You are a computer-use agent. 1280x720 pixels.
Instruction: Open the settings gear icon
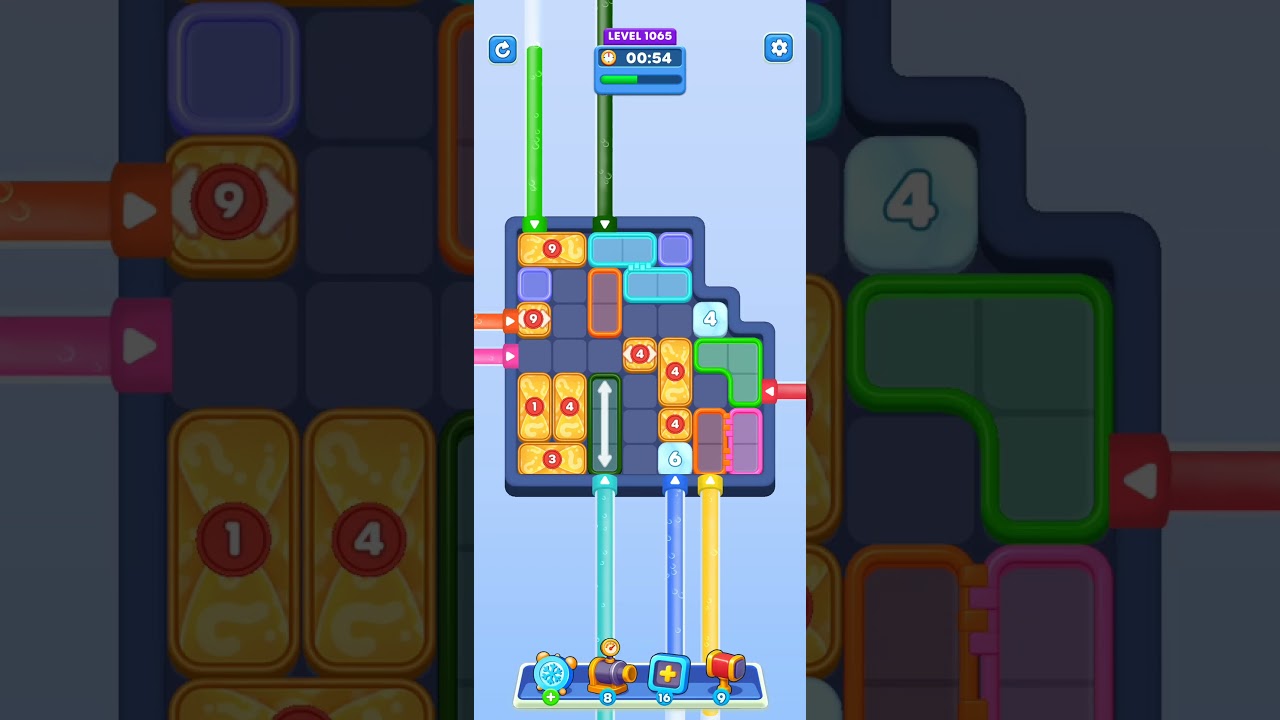point(779,47)
